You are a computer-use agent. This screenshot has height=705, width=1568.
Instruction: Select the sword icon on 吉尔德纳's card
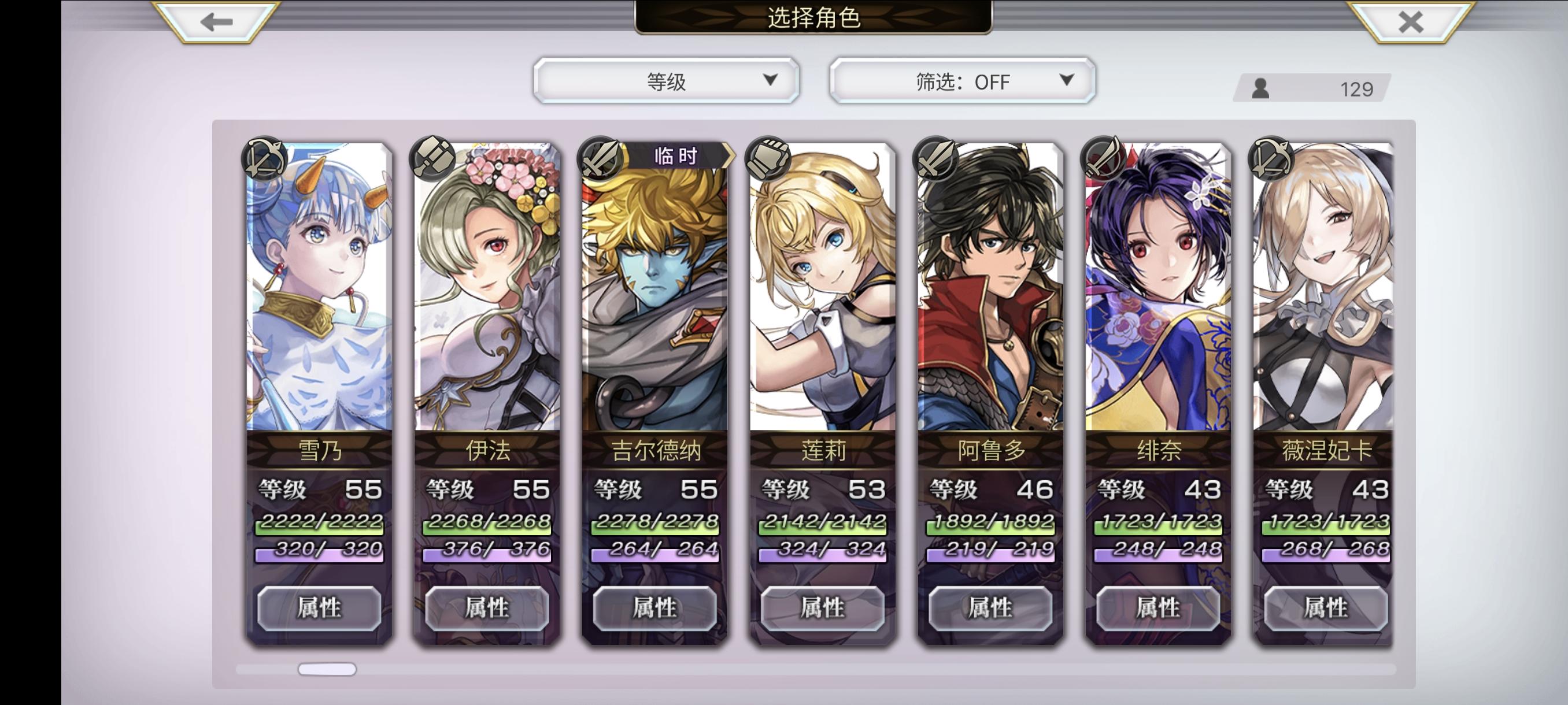598,159
